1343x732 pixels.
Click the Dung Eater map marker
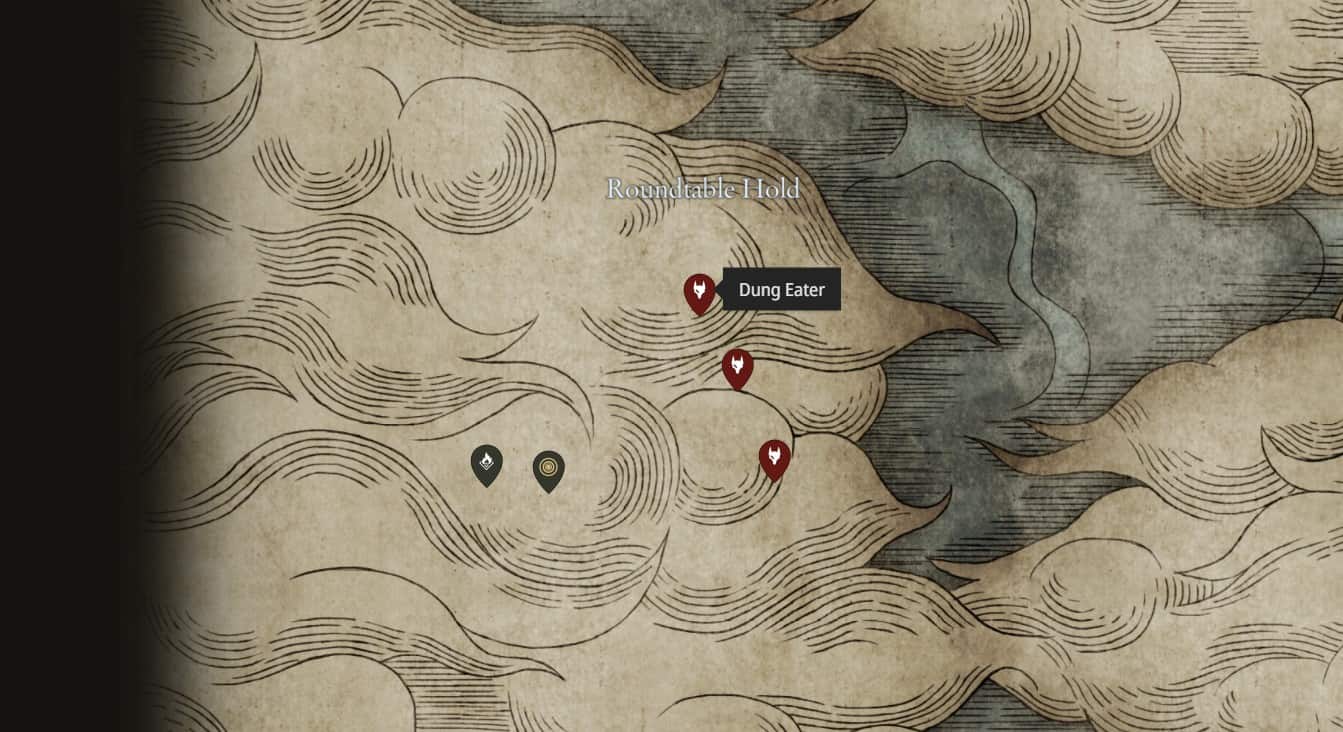(699, 293)
